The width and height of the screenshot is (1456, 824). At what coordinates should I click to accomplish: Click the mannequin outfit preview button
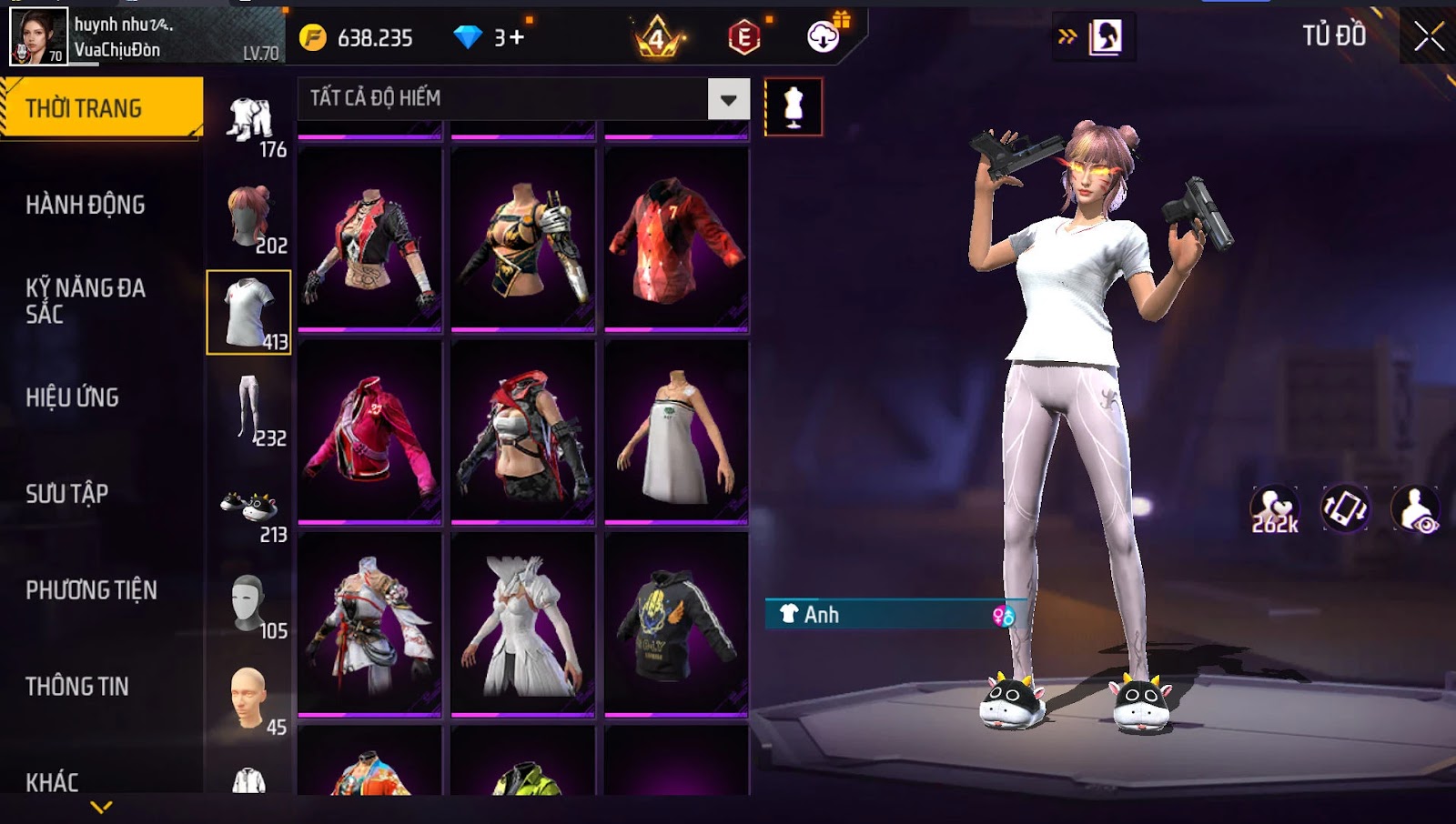point(794,107)
